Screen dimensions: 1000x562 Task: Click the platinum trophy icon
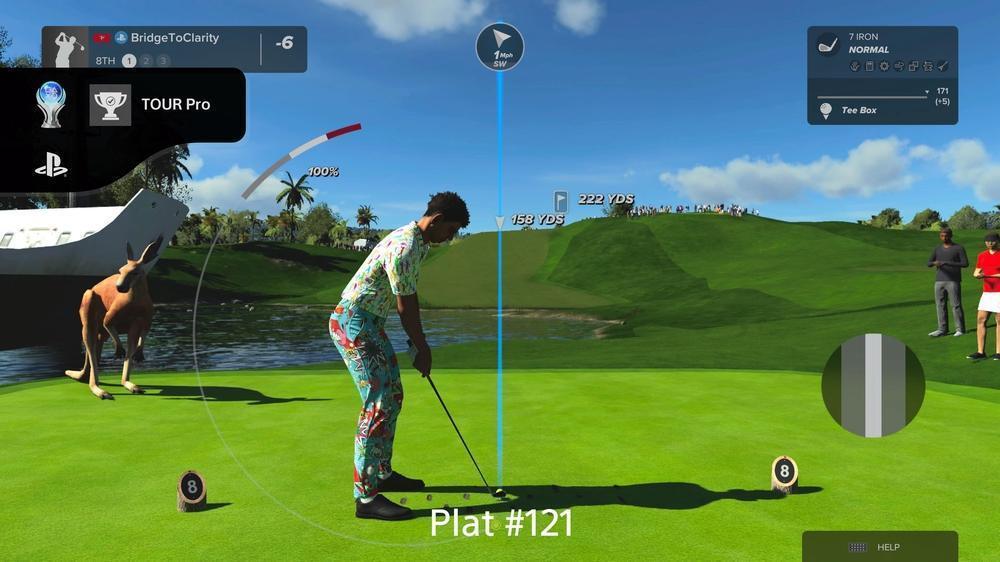click(x=51, y=104)
